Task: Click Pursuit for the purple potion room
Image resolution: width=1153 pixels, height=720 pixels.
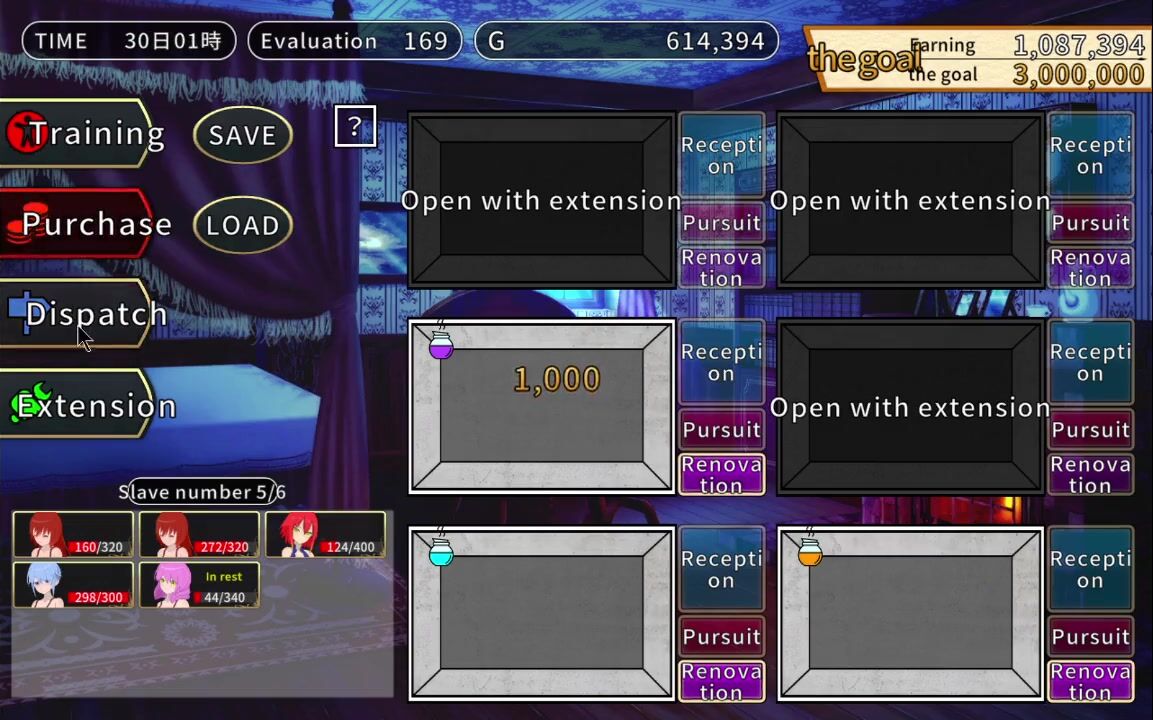Action: [x=721, y=430]
